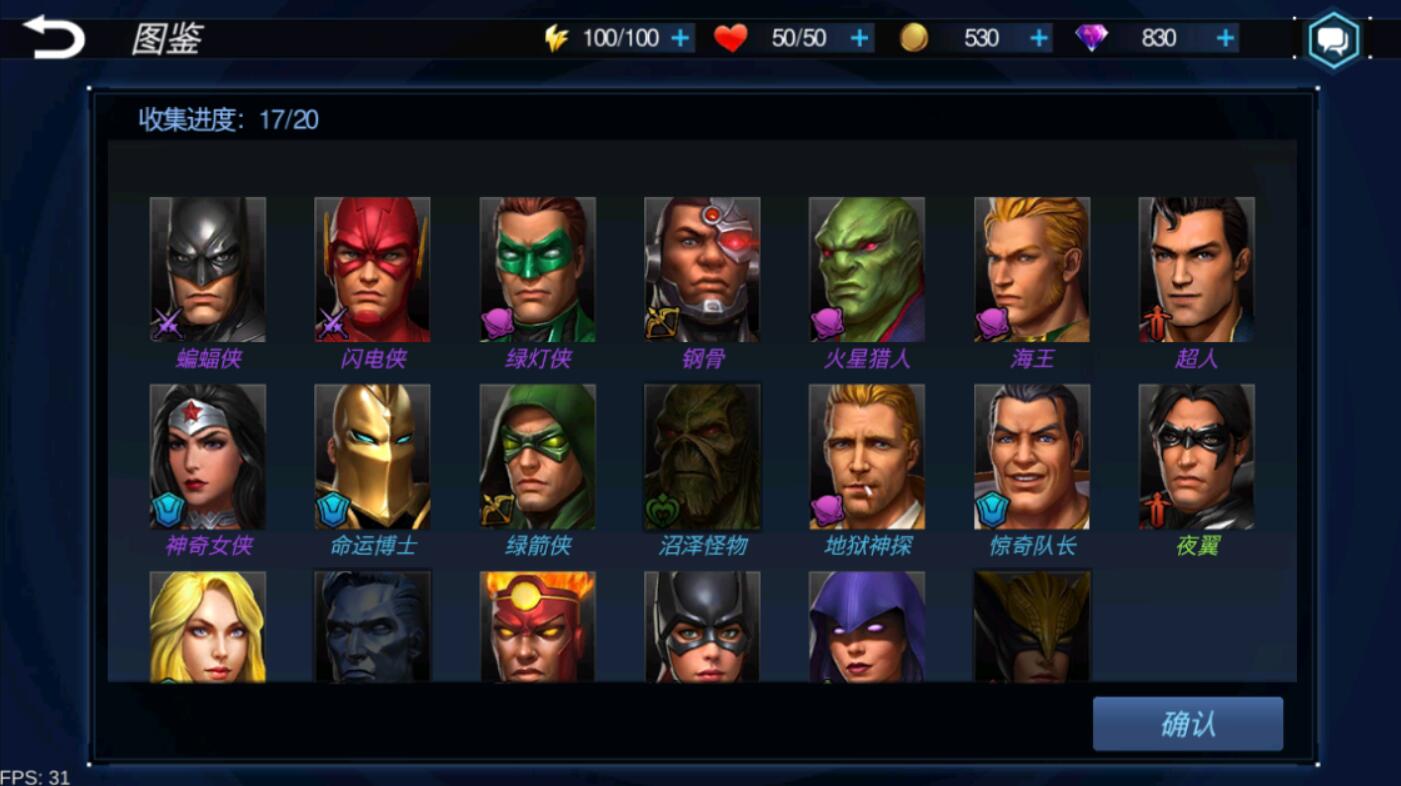
Task: Select 火星猎人 Martian Manhunter
Action: point(867,269)
